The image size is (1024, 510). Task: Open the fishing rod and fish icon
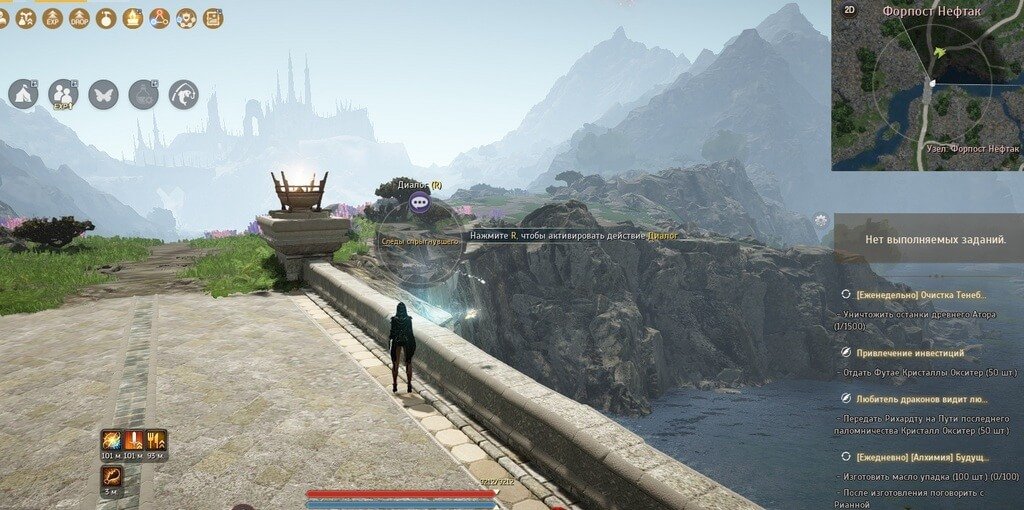point(183,94)
